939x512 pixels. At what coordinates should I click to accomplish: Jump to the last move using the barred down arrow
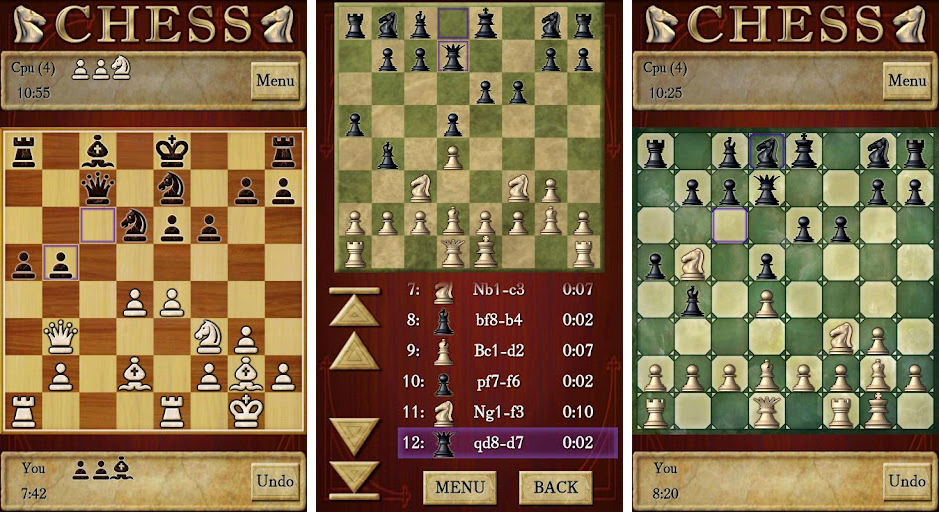355,478
